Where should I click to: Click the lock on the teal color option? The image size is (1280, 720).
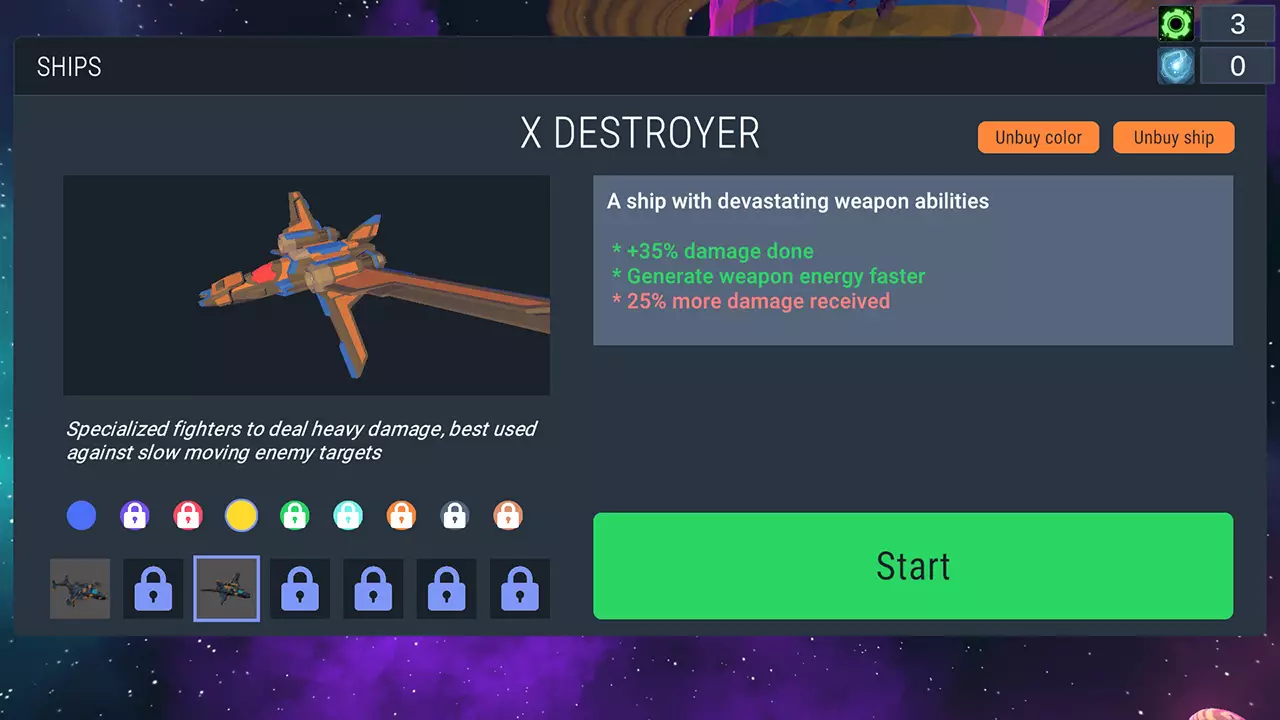pos(348,515)
